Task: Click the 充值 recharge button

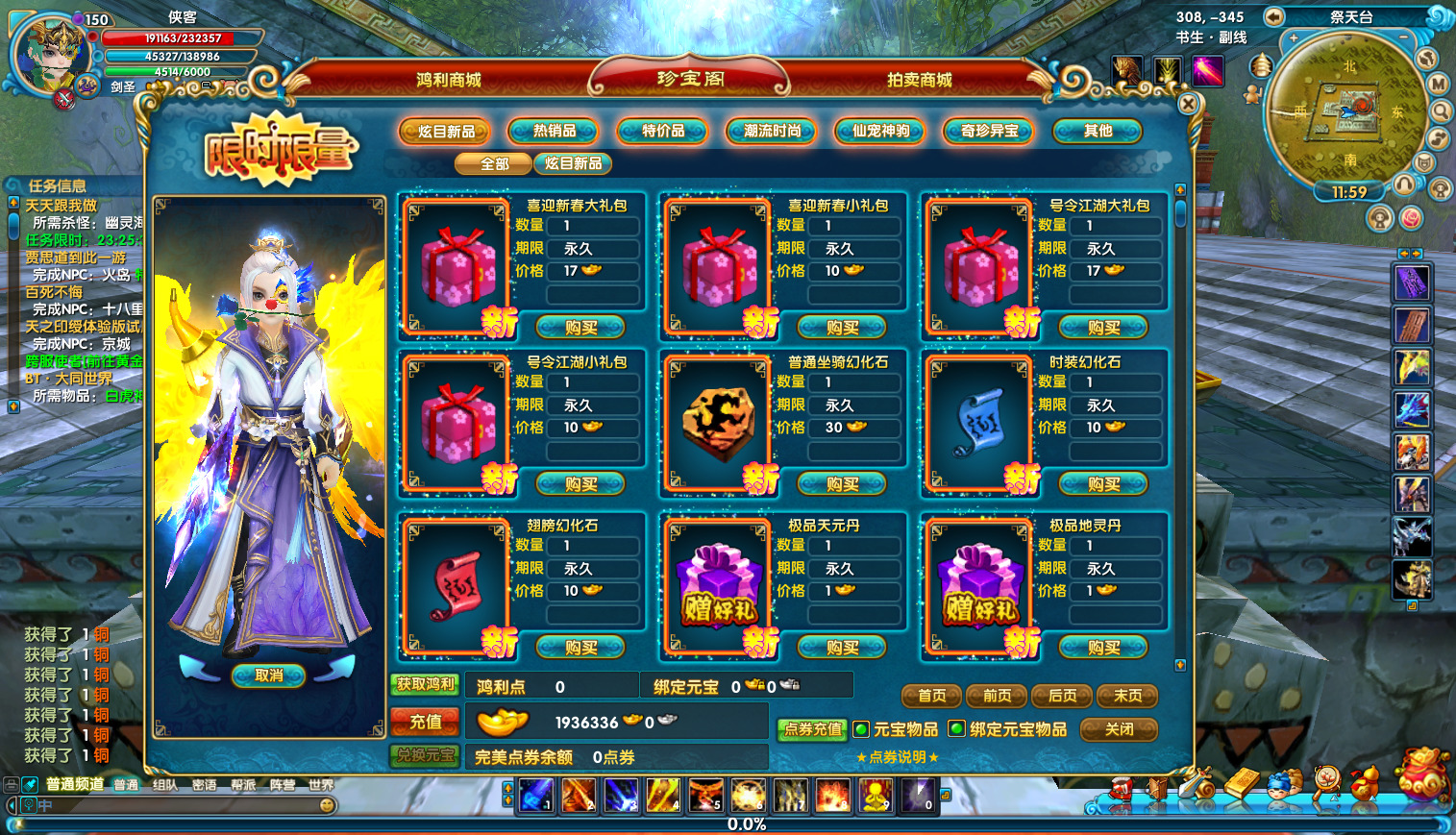Action: click(426, 722)
